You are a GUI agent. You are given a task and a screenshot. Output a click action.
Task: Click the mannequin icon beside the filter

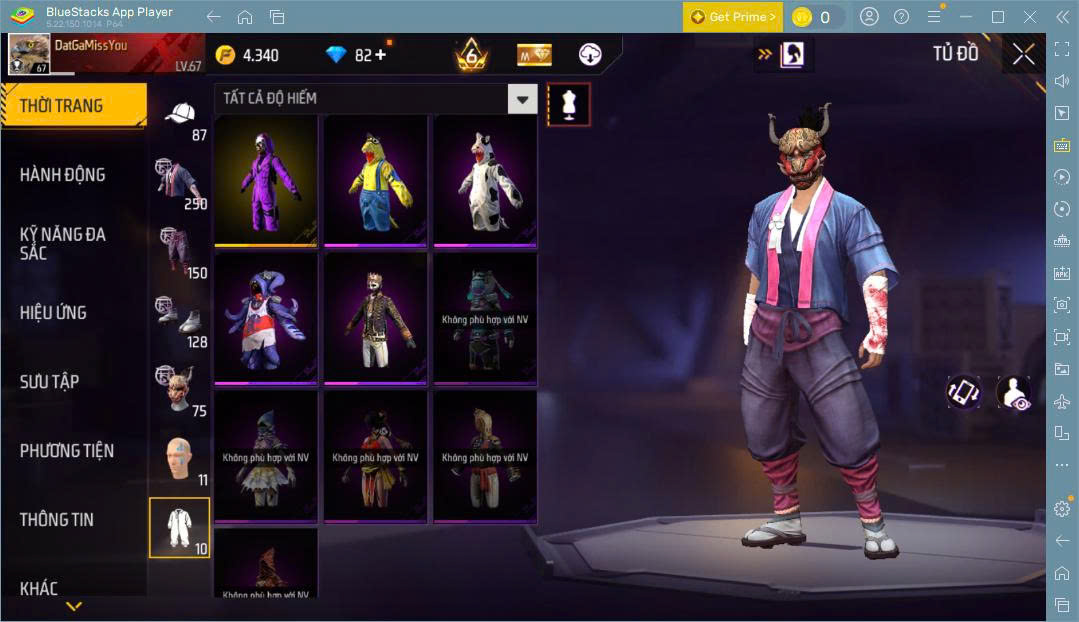[569, 104]
